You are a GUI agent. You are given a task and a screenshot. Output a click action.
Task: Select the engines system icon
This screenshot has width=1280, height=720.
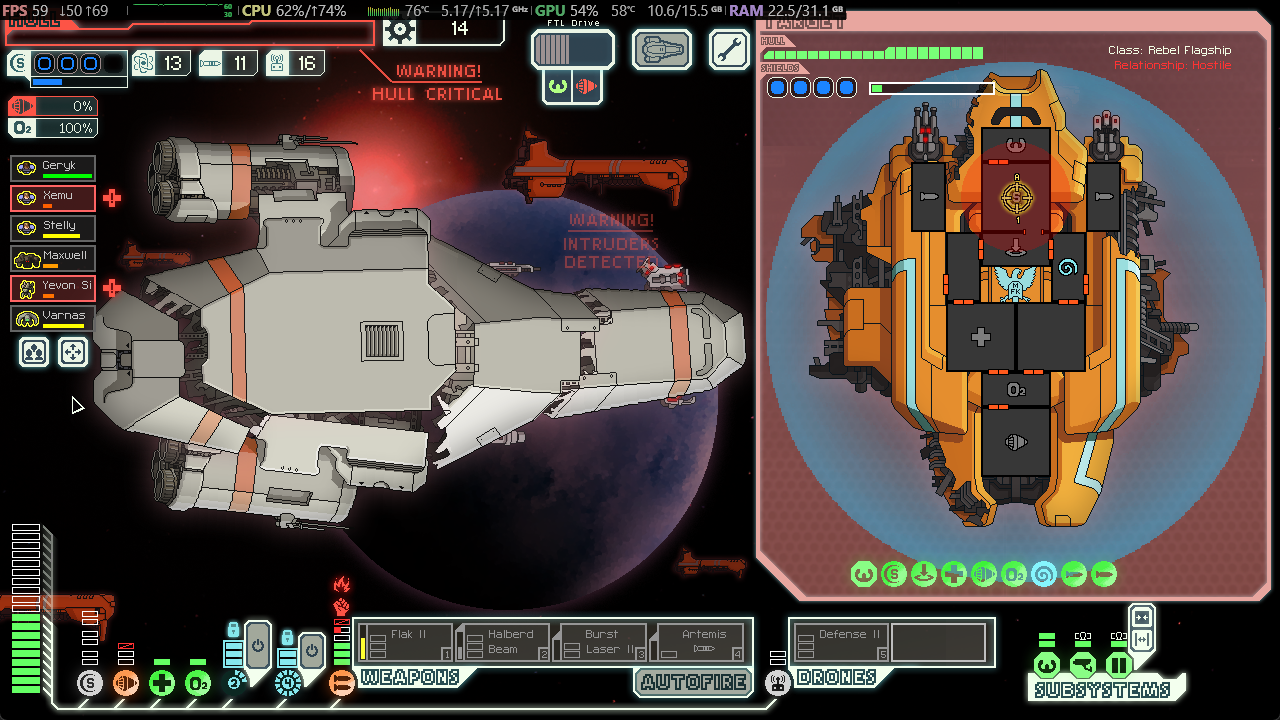click(126, 684)
